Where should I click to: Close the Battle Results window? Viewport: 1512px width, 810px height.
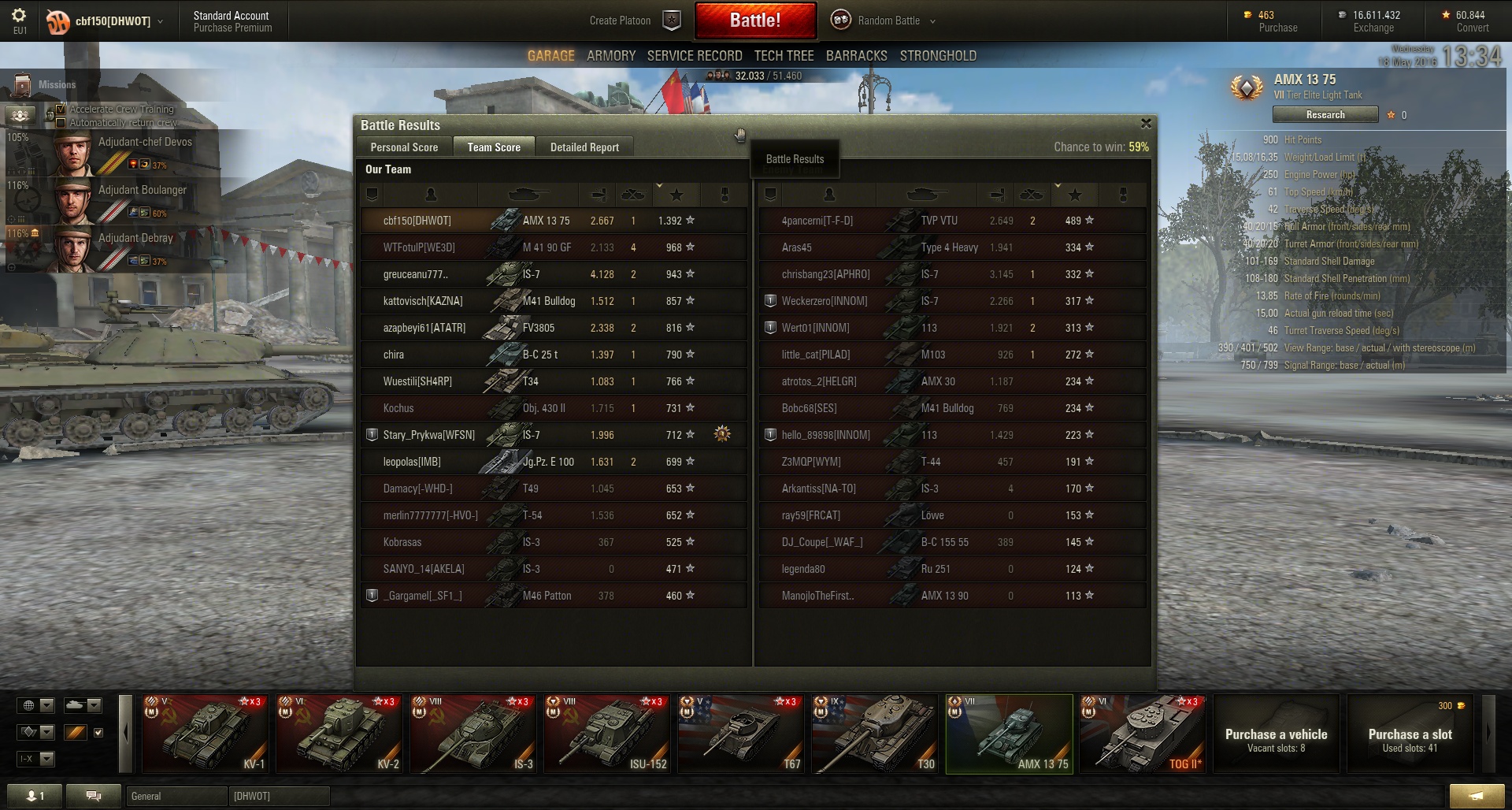(x=1146, y=124)
